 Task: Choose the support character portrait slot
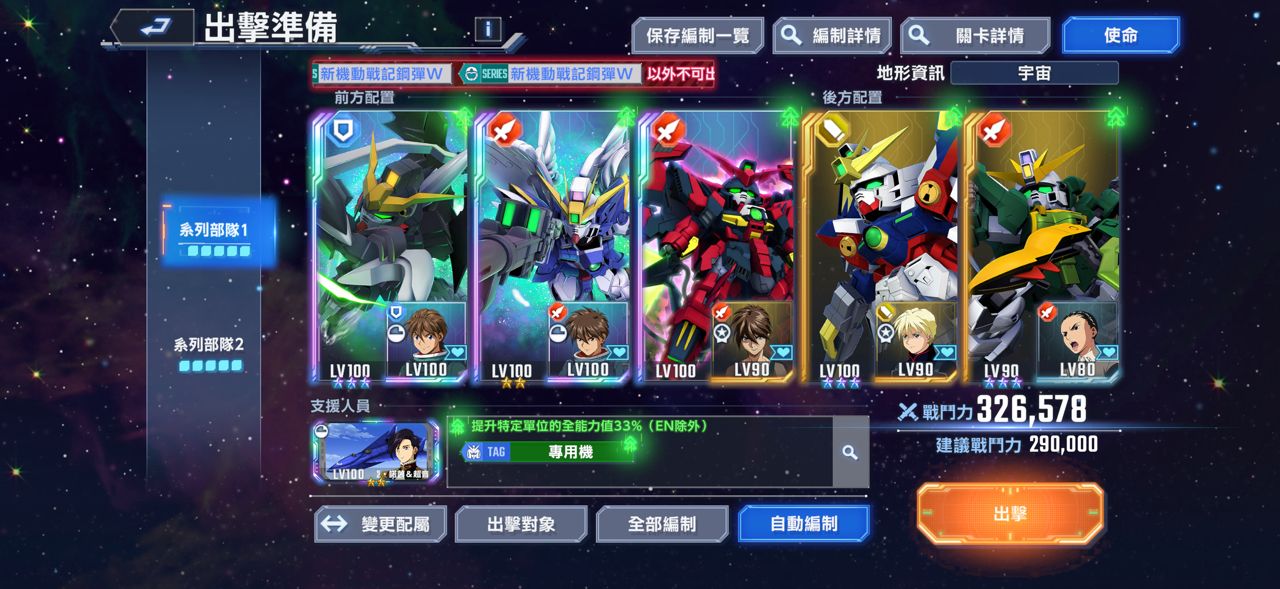pyautogui.click(x=375, y=453)
